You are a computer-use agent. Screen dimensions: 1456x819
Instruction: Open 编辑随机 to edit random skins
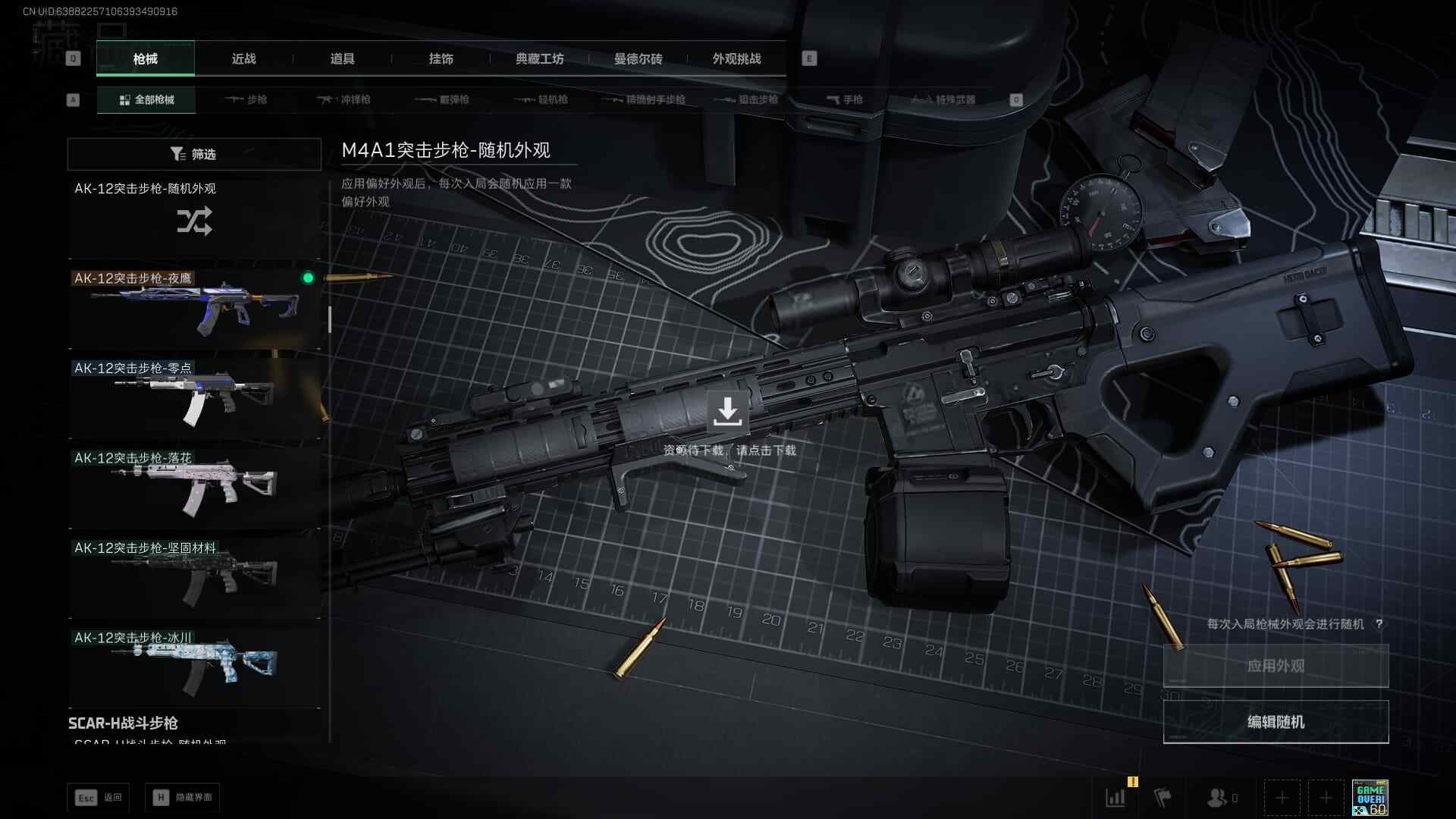click(1276, 722)
